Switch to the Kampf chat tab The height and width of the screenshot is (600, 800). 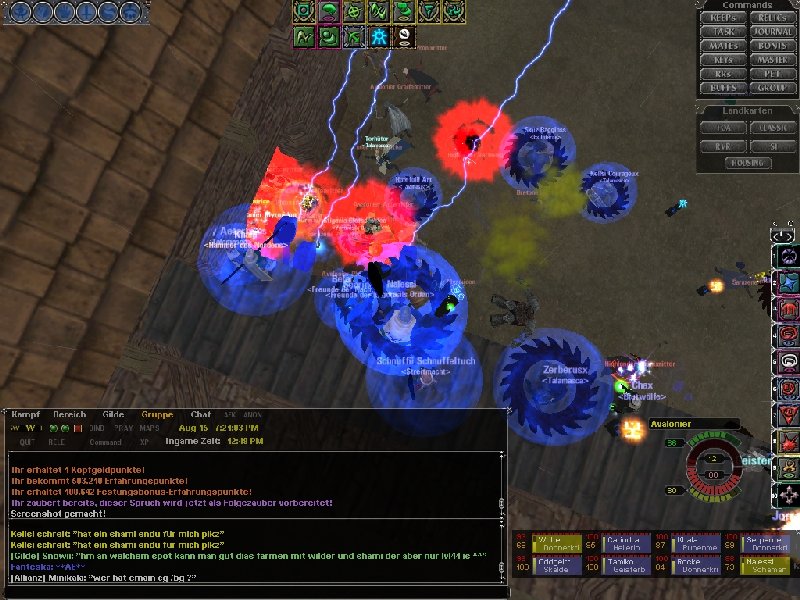pos(26,415)
